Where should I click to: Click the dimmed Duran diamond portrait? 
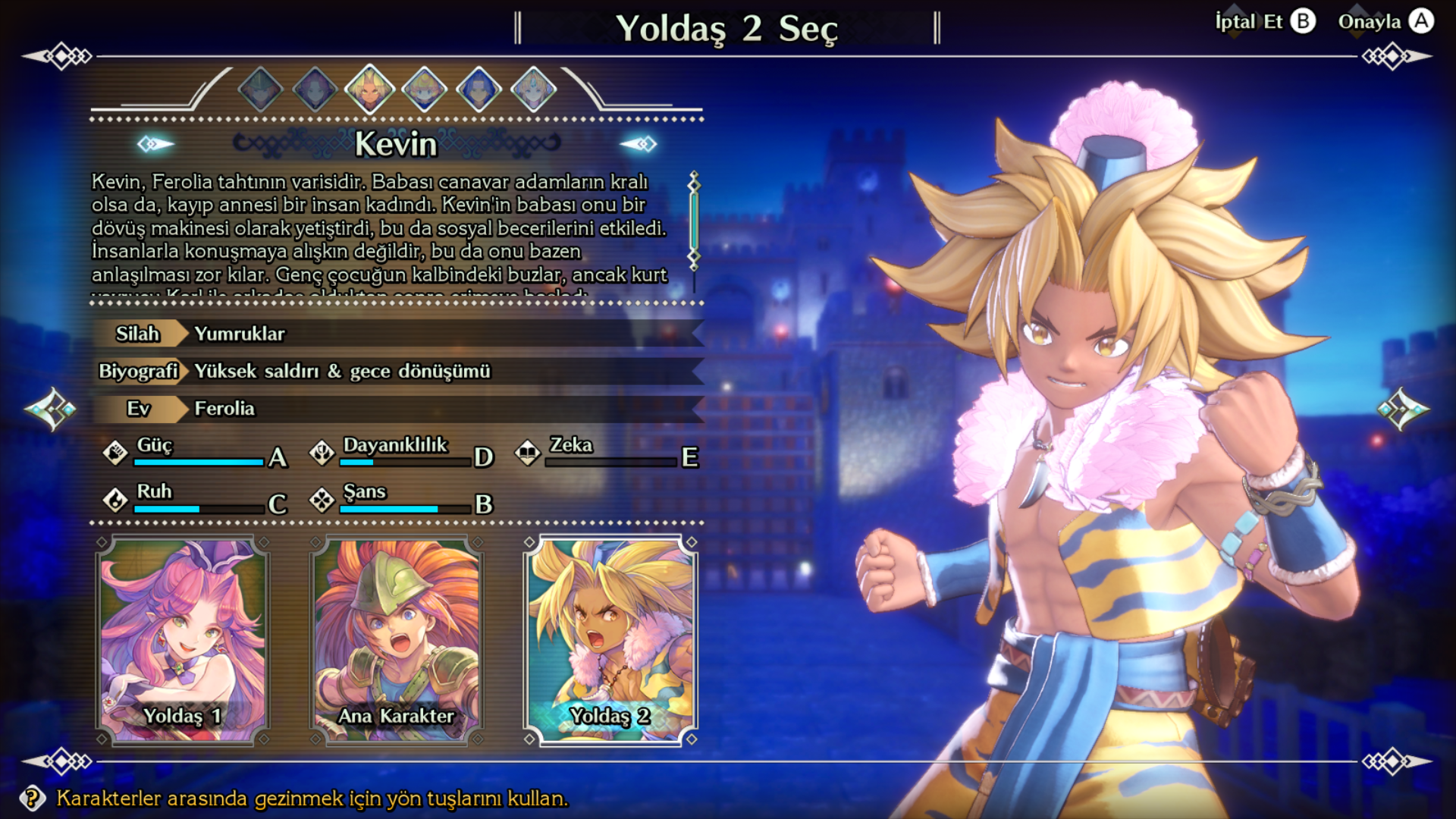(260, 89)
